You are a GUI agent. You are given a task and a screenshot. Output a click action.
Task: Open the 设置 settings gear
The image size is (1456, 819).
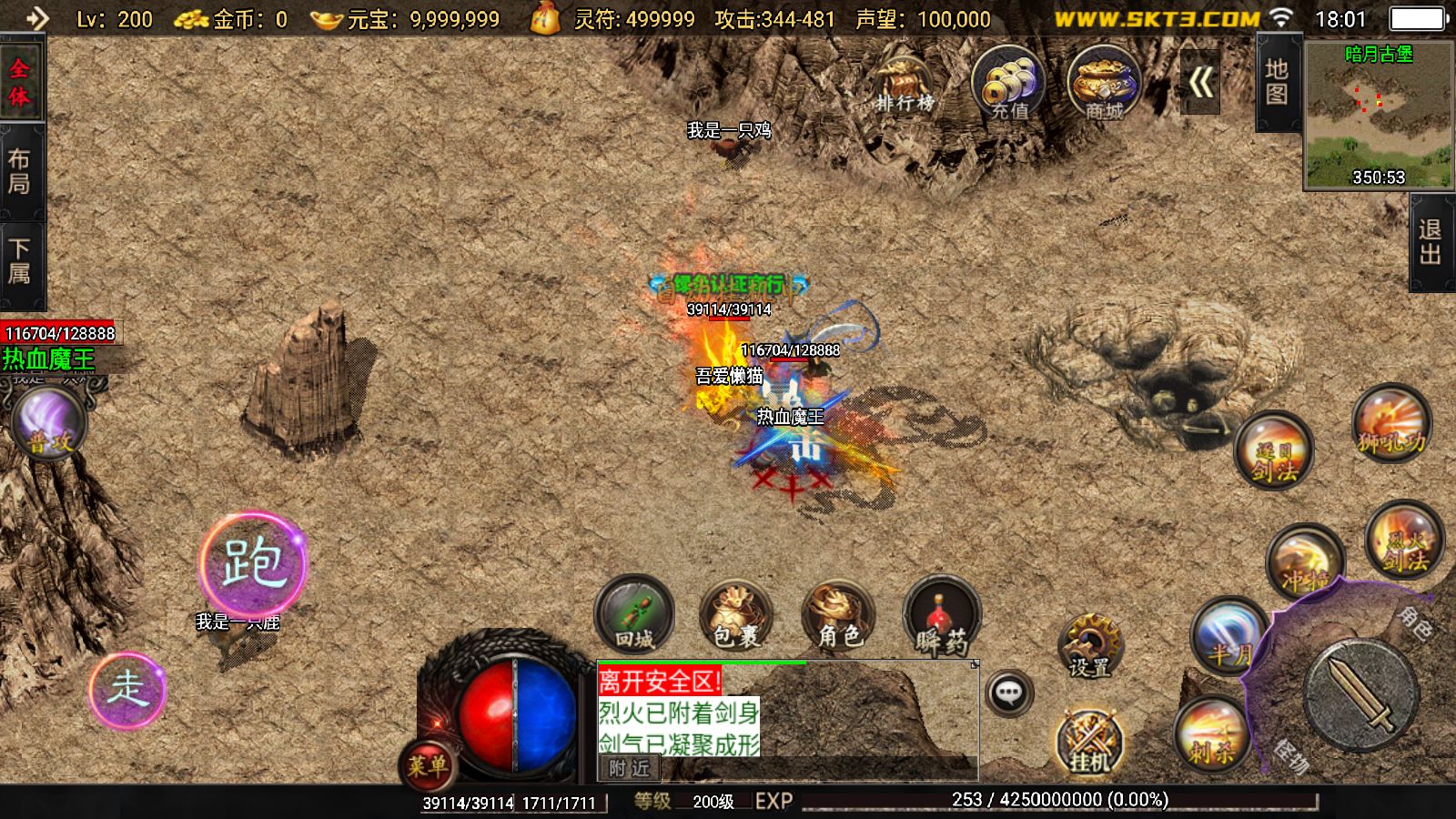(x=1089, y=645)
